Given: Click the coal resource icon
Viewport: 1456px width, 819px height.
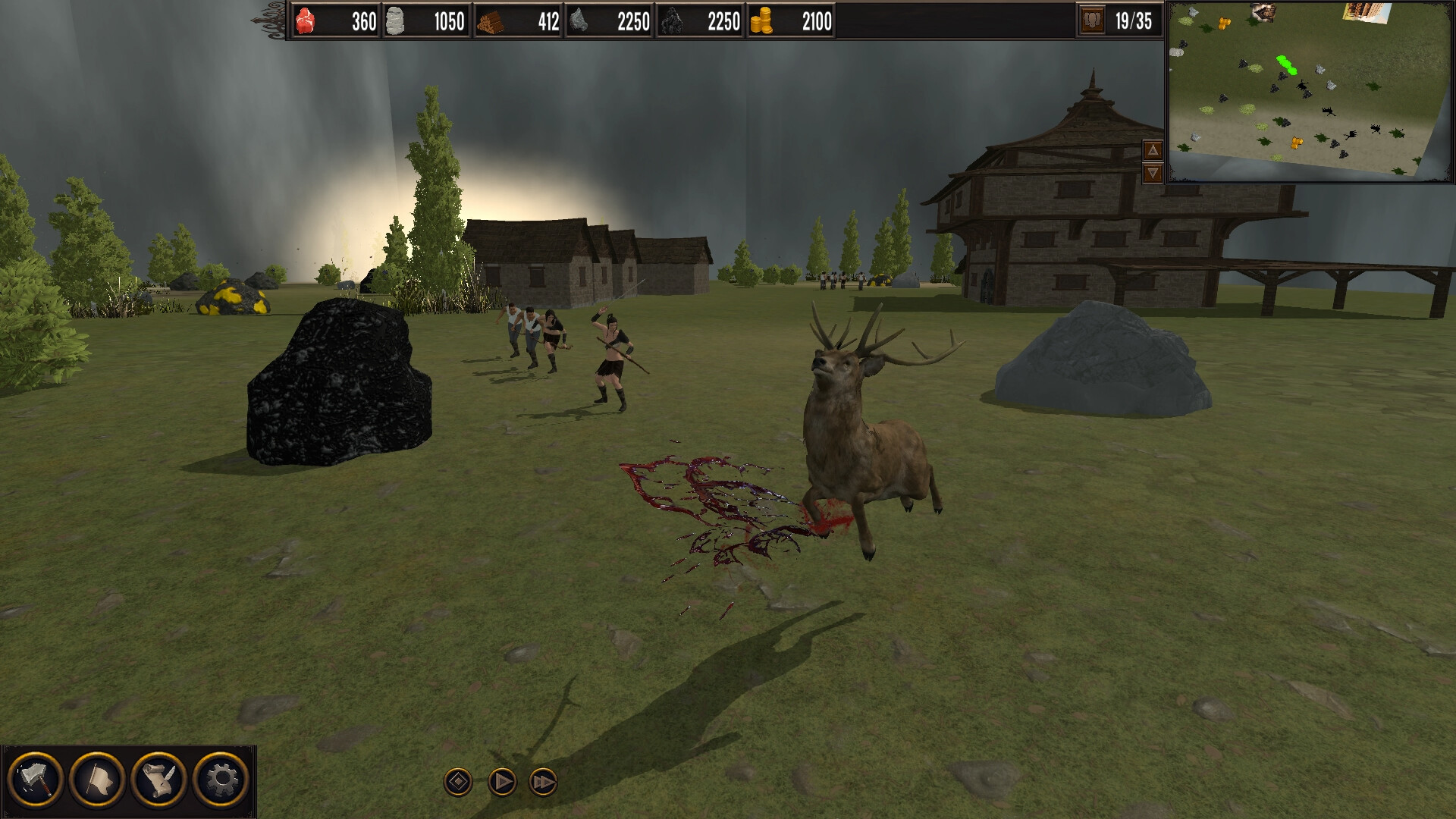Looking at the screenshot, I should (x=673, y=22).
